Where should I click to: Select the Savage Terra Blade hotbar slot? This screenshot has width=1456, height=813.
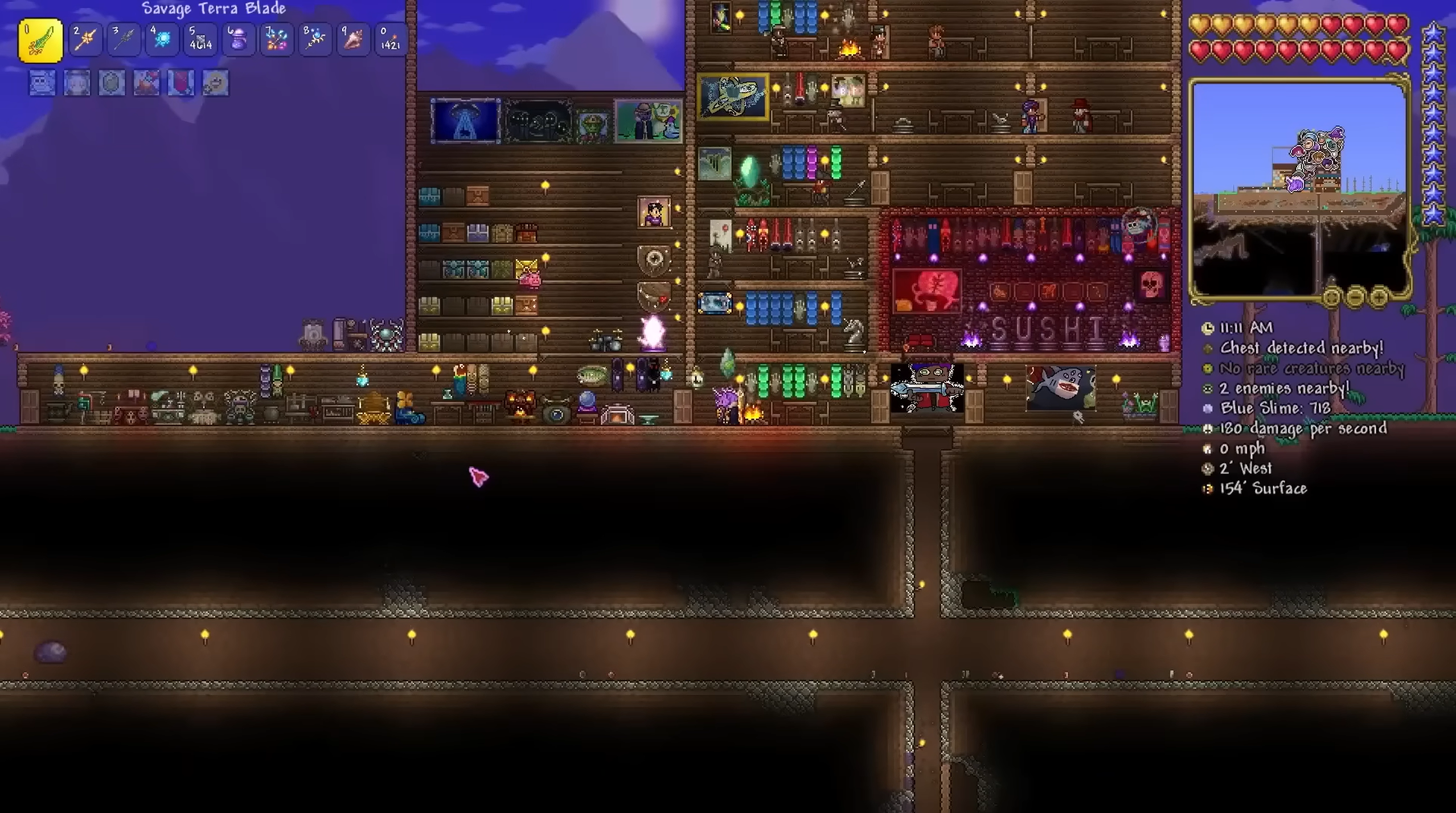[x=40, y=40]
